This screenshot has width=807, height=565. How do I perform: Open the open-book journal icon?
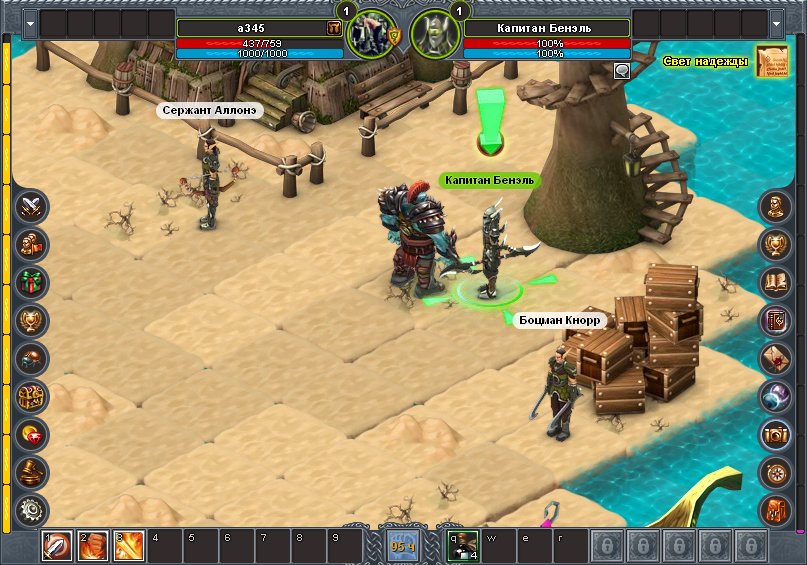(x=774, y=284)
